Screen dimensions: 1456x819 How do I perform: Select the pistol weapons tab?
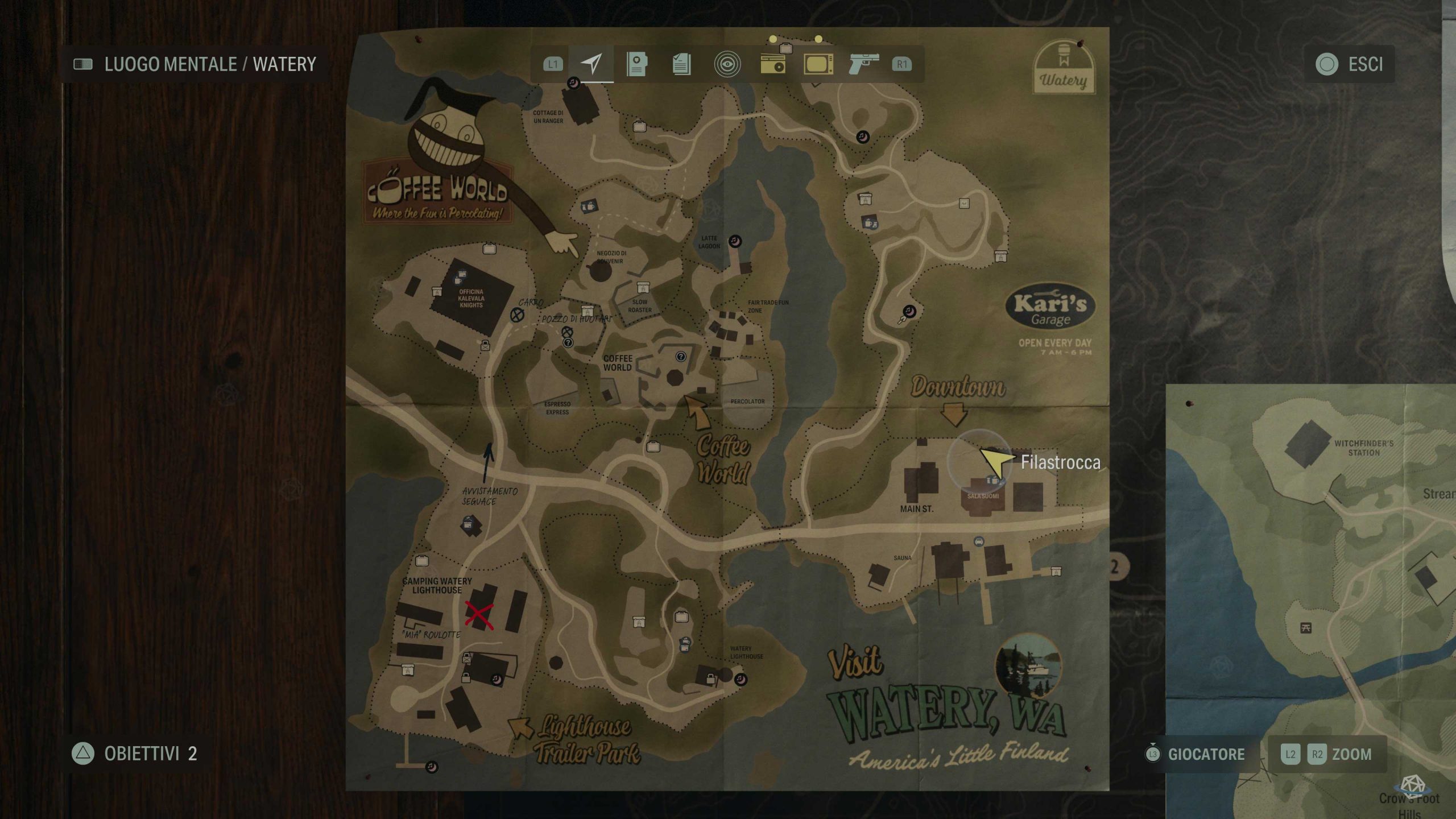click(863, 64)
